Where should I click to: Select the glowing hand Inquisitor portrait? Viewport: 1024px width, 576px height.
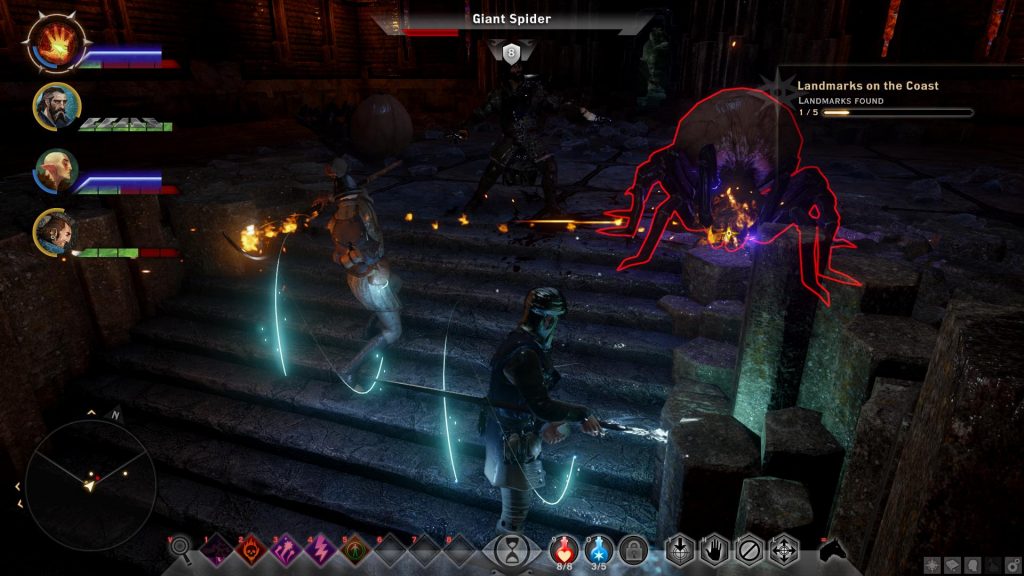pos(55,44)
